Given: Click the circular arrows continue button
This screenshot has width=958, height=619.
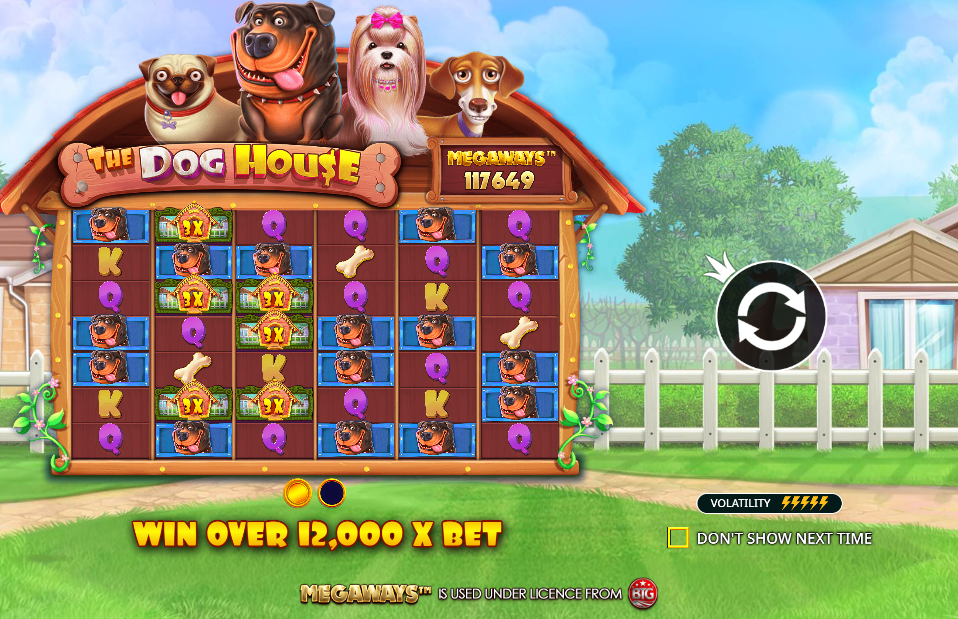Looking at the screenshot, I should click(x=770, y=315).
